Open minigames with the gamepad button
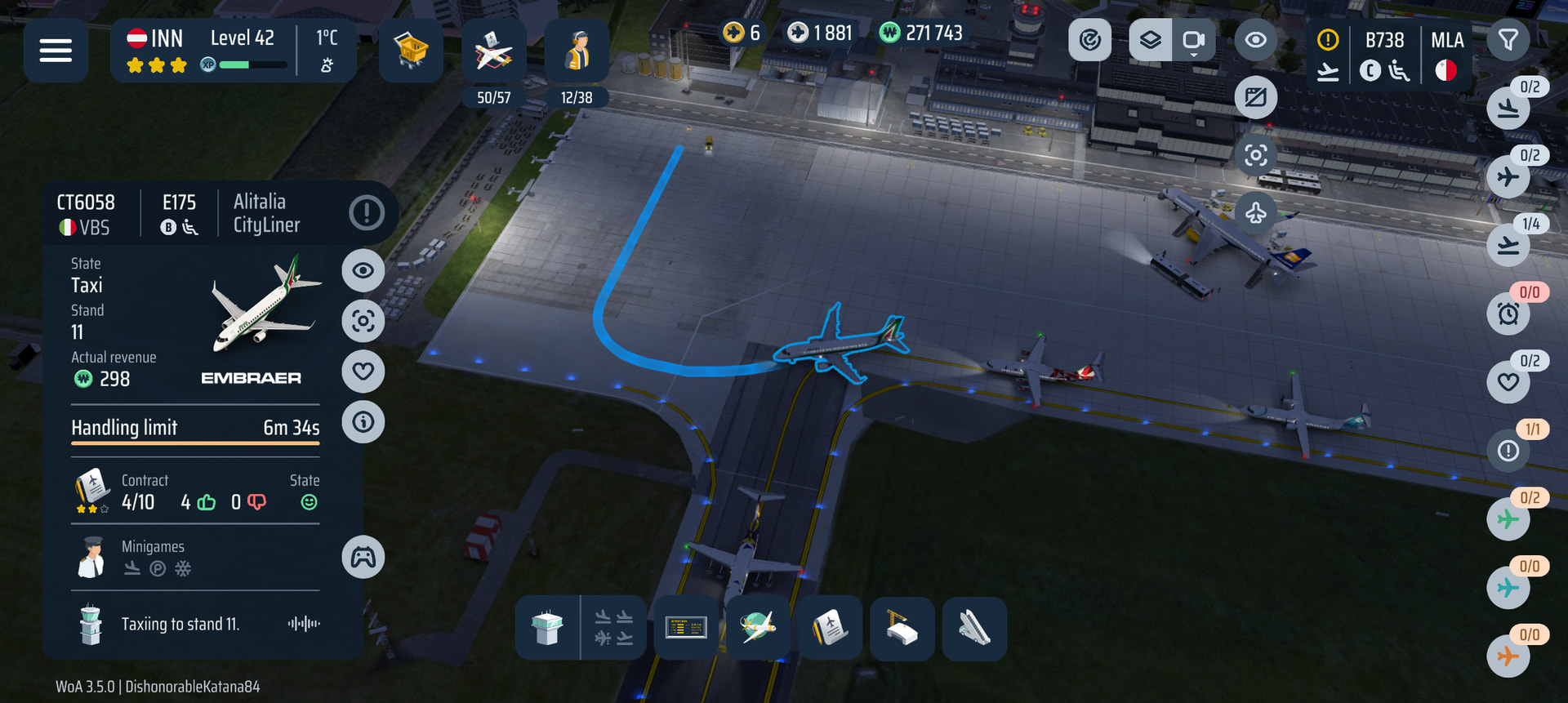 [x=363, y=558]
